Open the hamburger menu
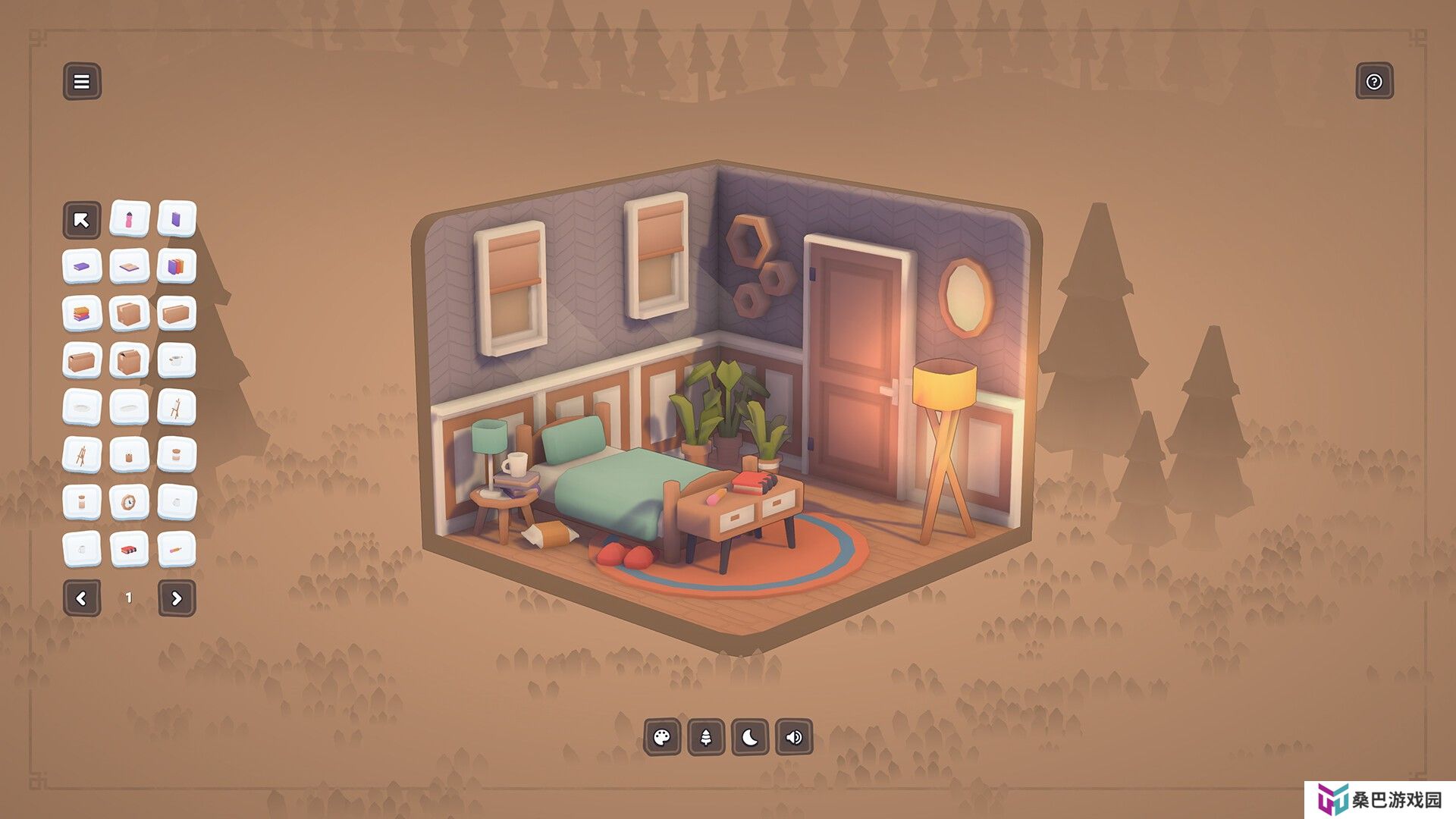The width and height of the screenshot is (1456, 819). (82, 81)
